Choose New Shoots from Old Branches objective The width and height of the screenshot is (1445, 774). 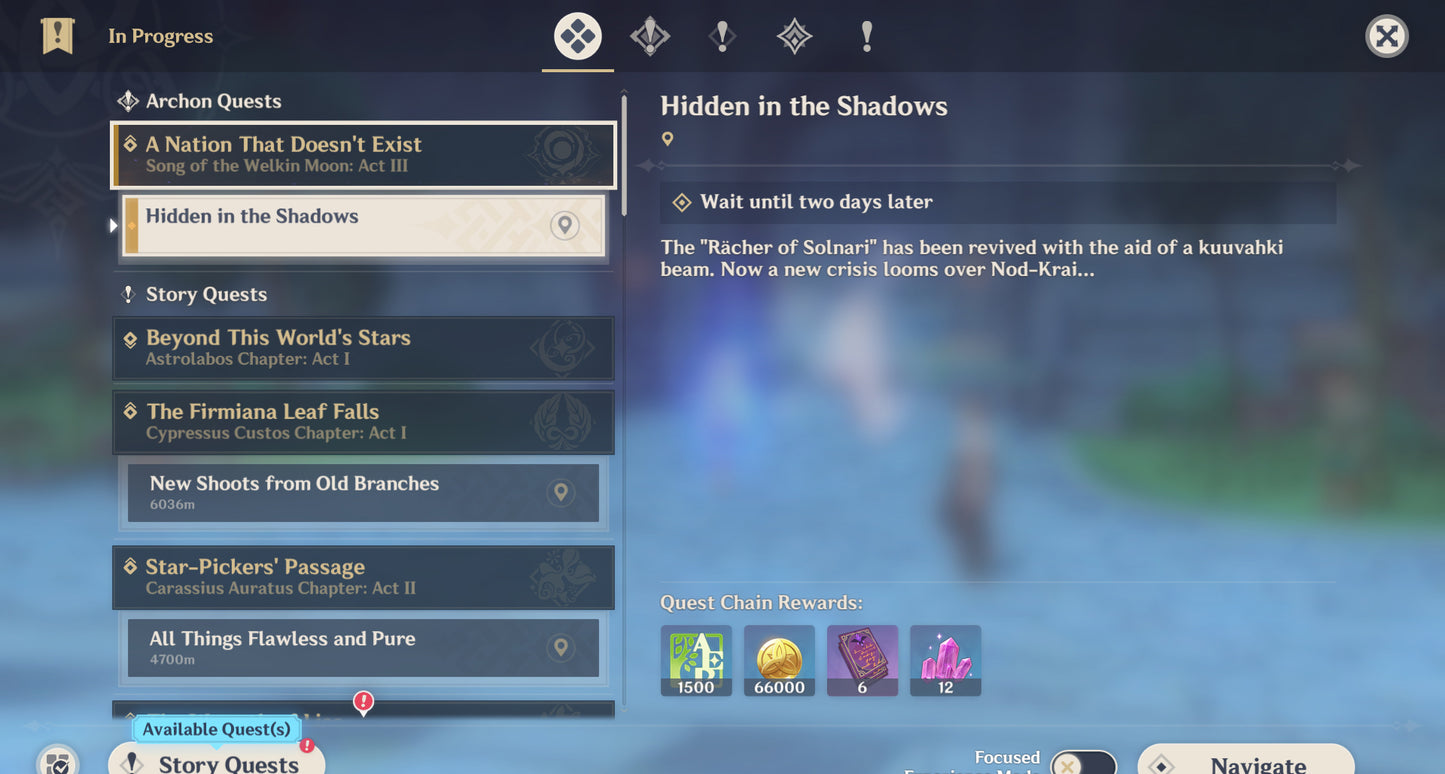click(363, 492)
